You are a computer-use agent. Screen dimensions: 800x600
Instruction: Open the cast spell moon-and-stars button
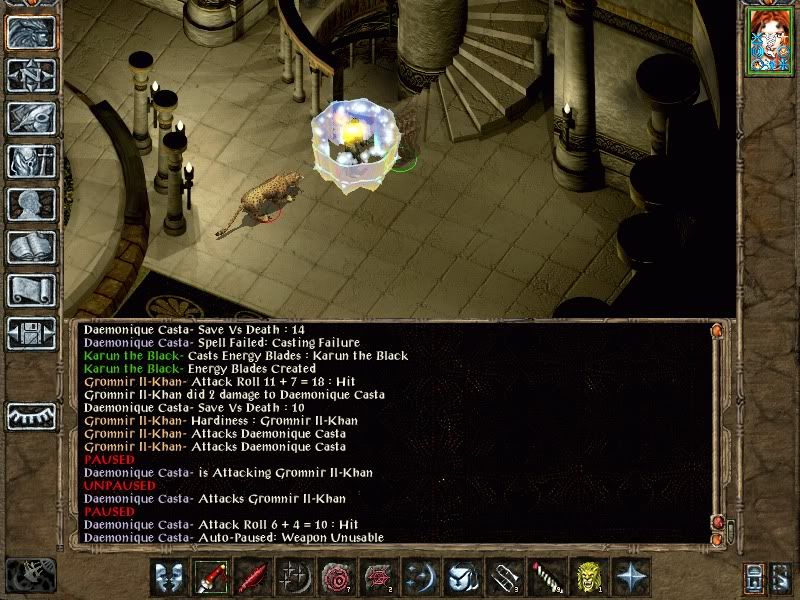point(421,578)
